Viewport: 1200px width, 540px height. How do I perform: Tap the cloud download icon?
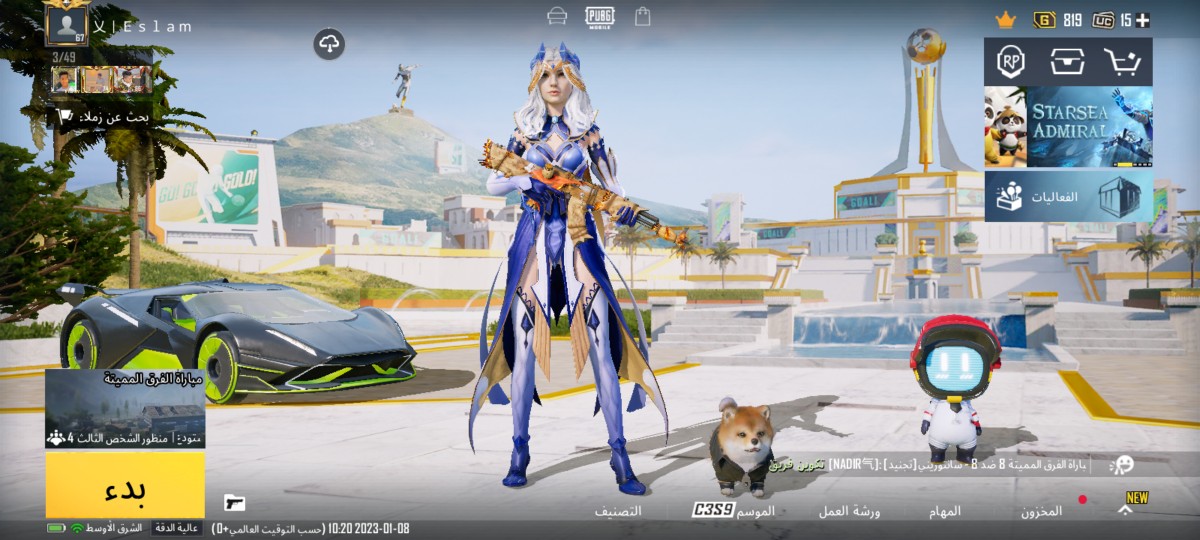click(x=329, y=43)
